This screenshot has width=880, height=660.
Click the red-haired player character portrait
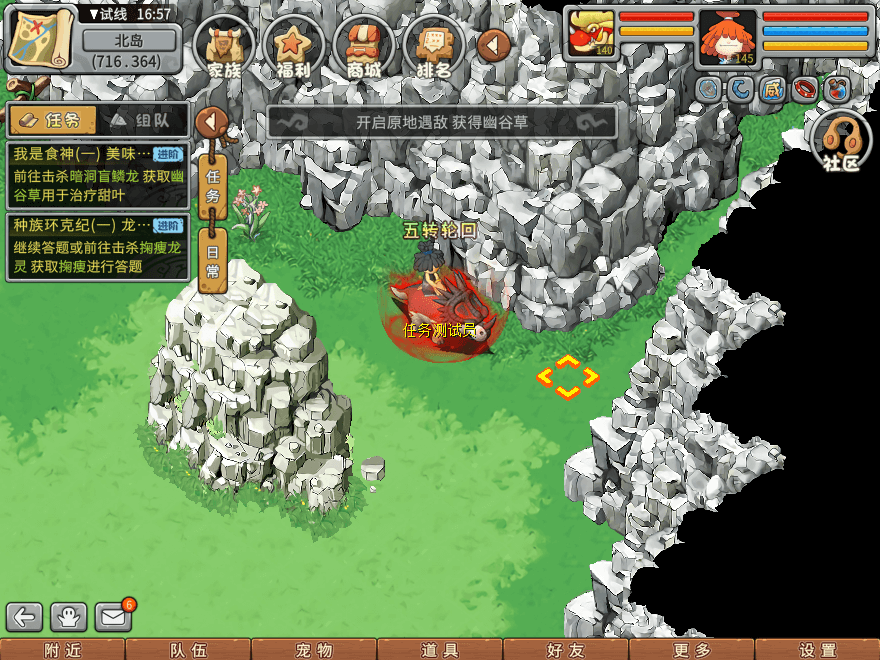727,37
